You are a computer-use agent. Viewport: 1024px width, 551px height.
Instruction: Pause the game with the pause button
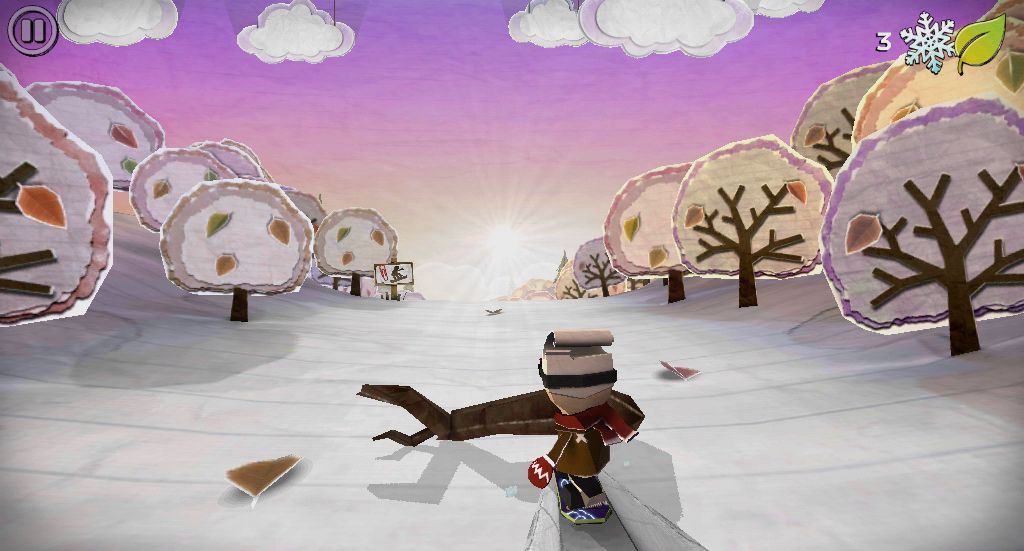point(32,31)
